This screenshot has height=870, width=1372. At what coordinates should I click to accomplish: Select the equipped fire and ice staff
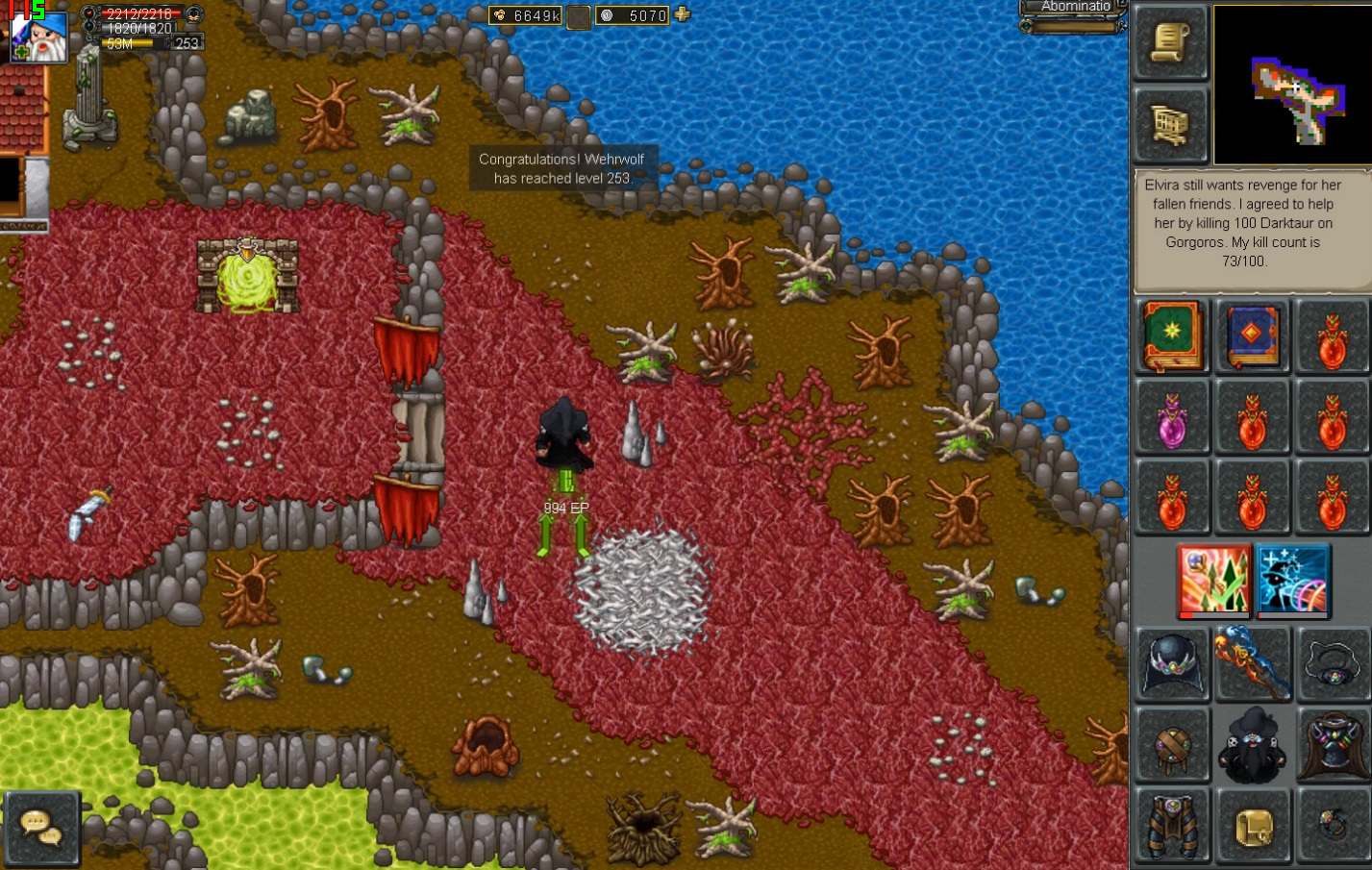[x=1252, y=663]
